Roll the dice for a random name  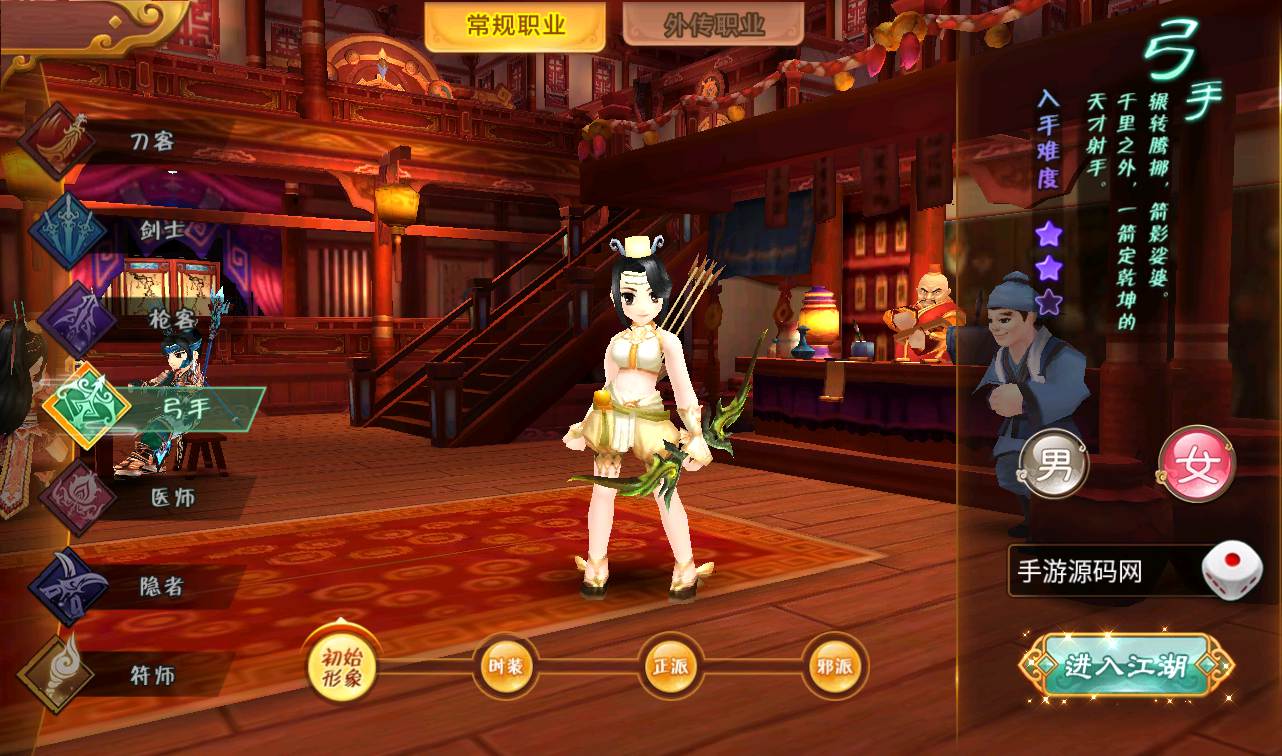coord(1231,571)
